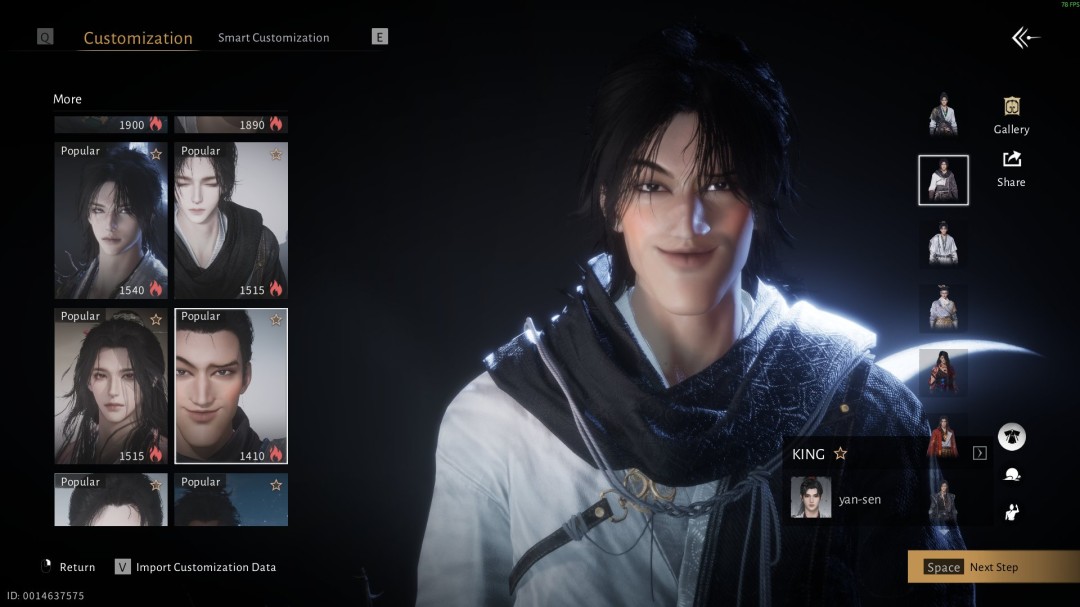1080x607 pixels.
Task: Select the popular preset with 1540 likes
Action: pos(111,220)
